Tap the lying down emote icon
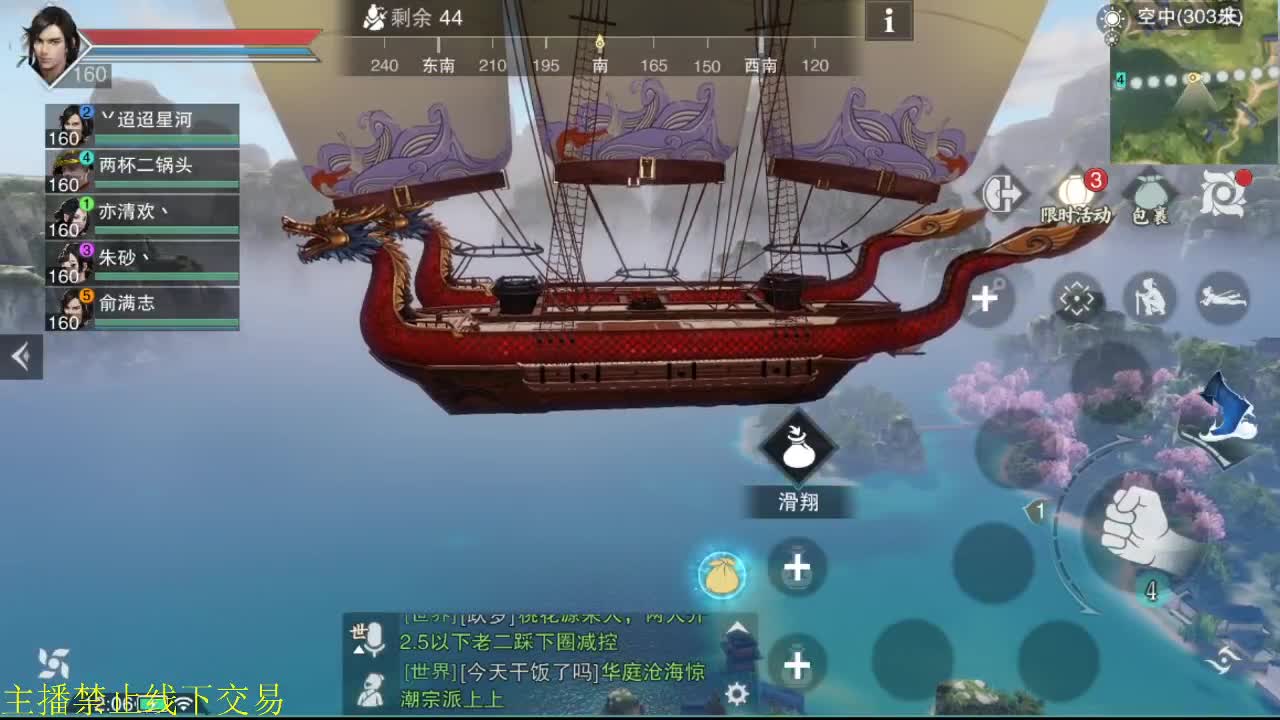Screen dimensions: 1280x720 (1222, 300)
